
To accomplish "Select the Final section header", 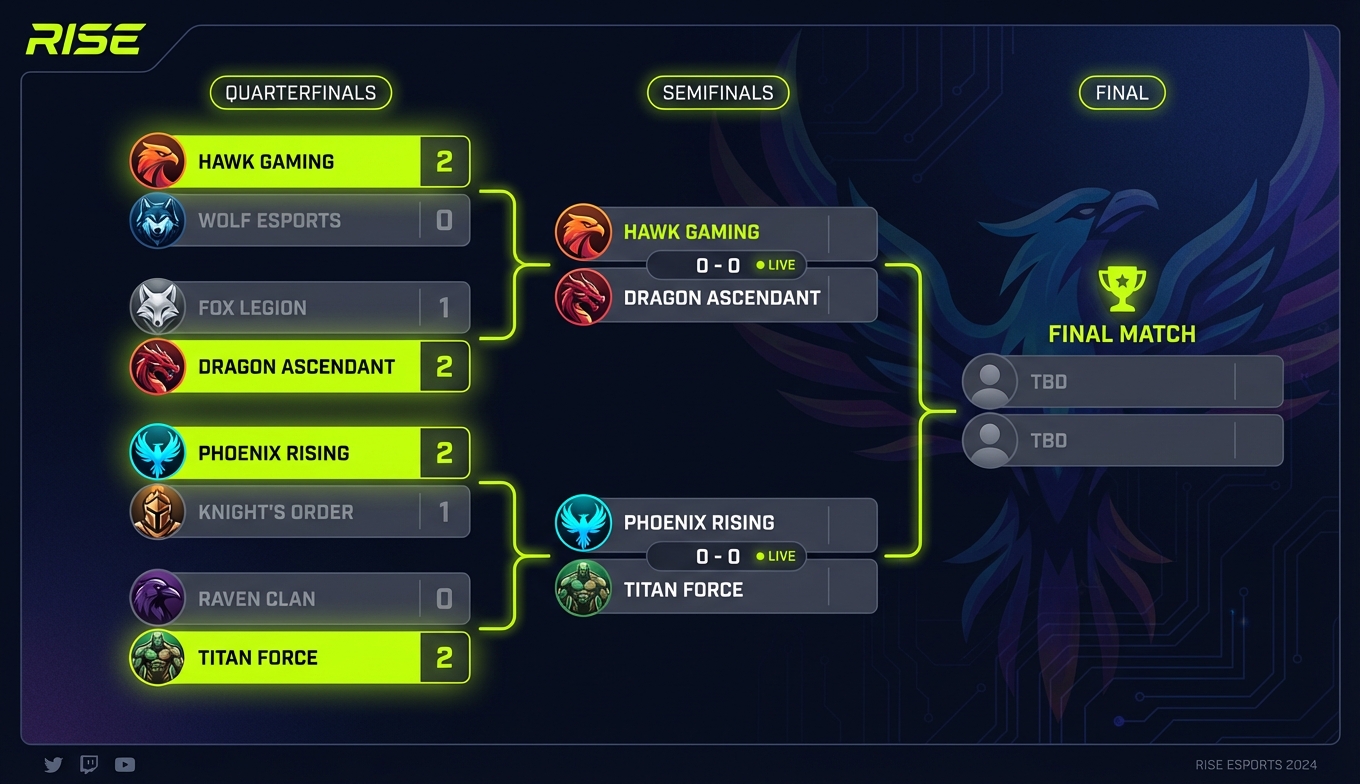I will 1122,92.
